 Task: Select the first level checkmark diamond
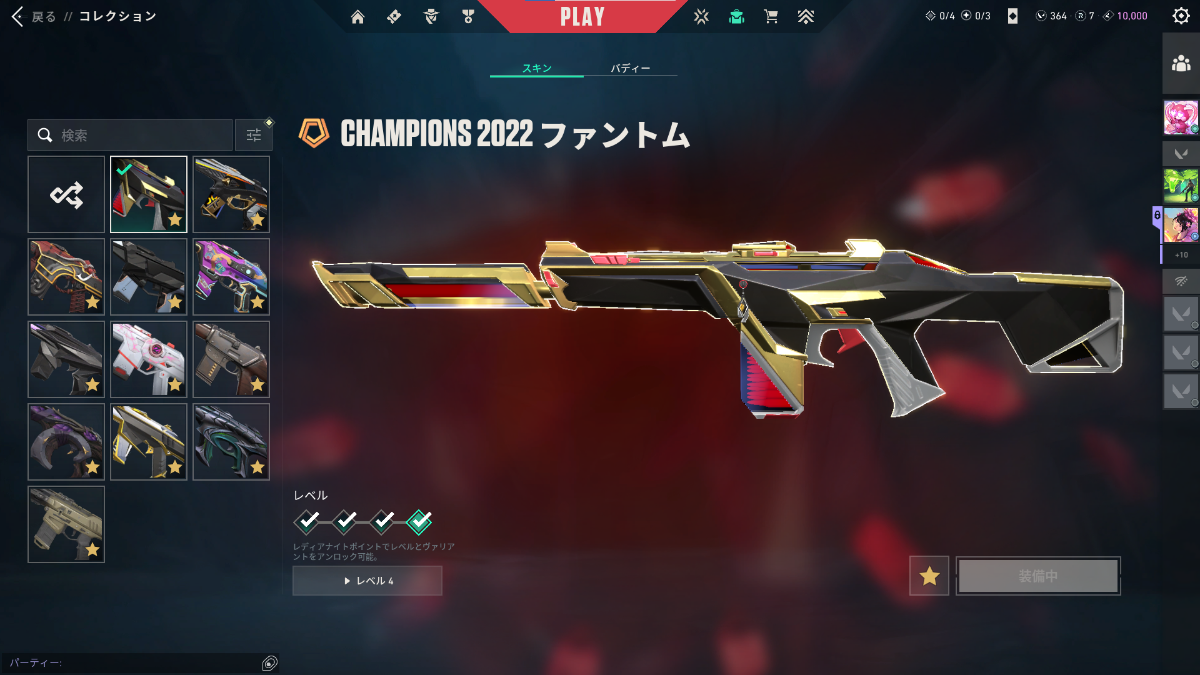(x=308, y=521)
